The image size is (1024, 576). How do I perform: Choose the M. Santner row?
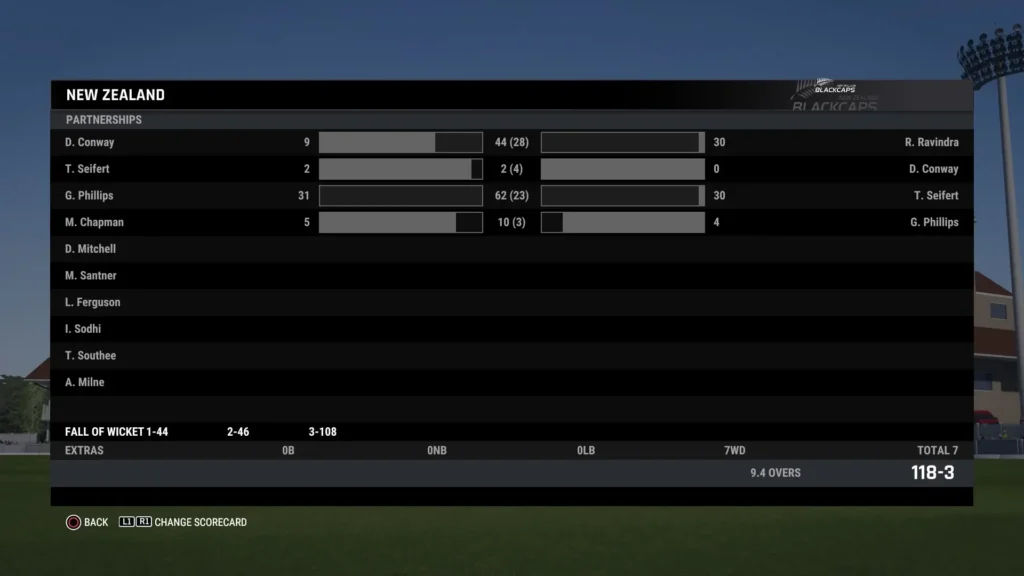[90, 276]
